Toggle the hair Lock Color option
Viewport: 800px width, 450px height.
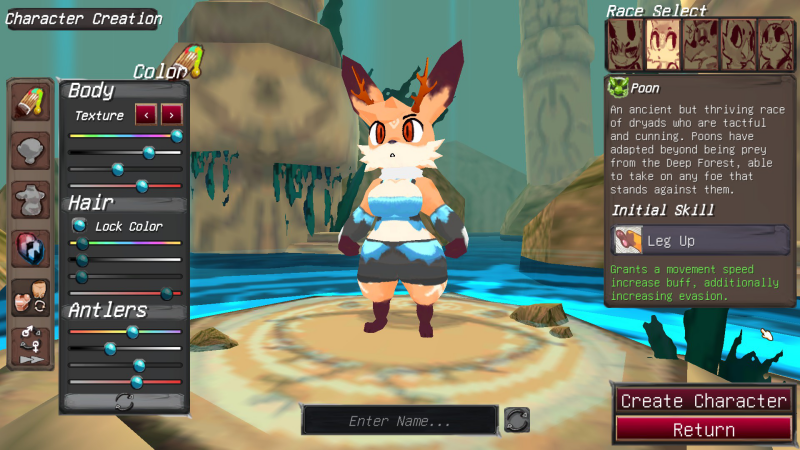[80, 226]
